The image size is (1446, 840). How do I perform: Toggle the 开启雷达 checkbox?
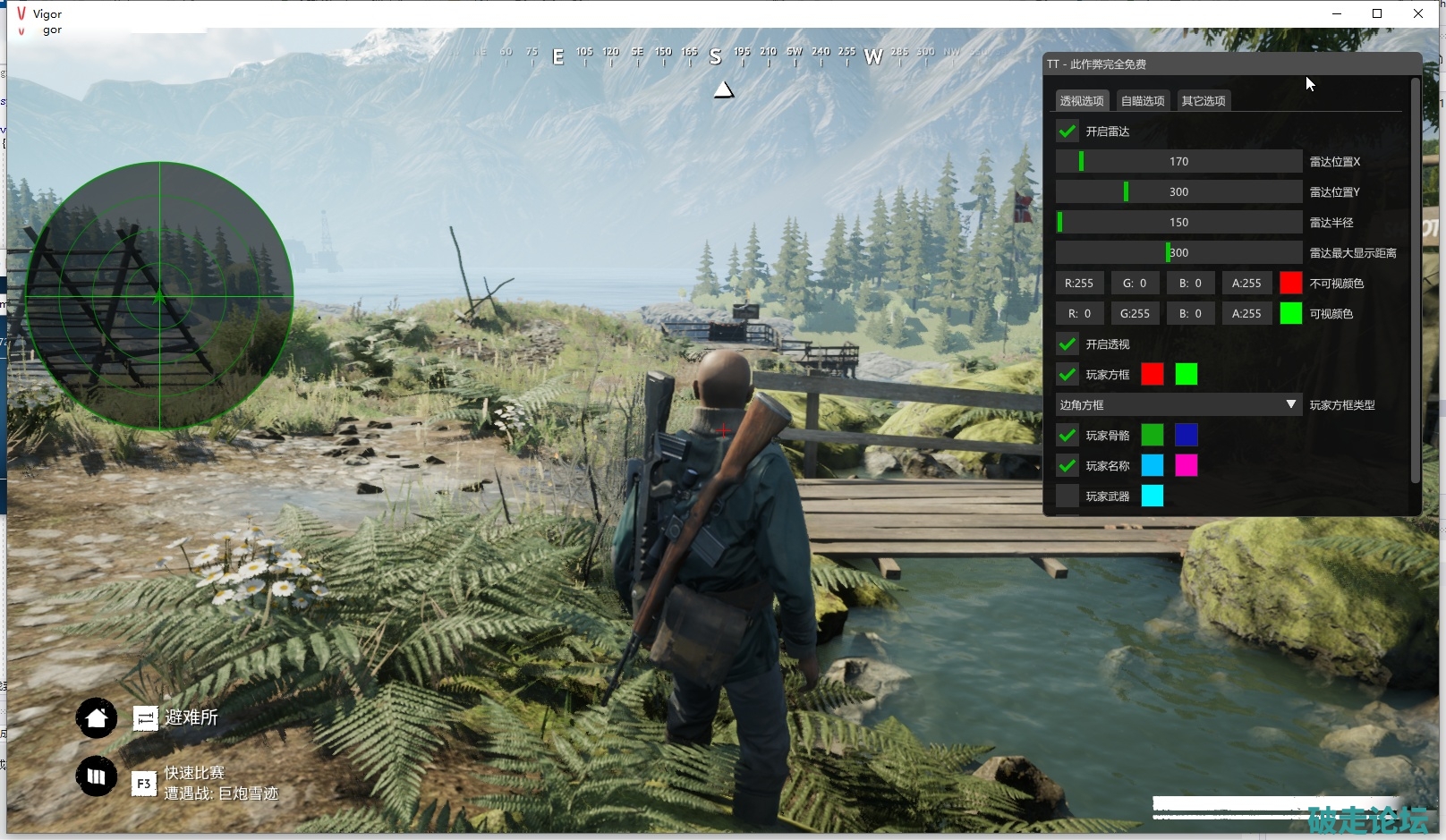[1067, 132]
